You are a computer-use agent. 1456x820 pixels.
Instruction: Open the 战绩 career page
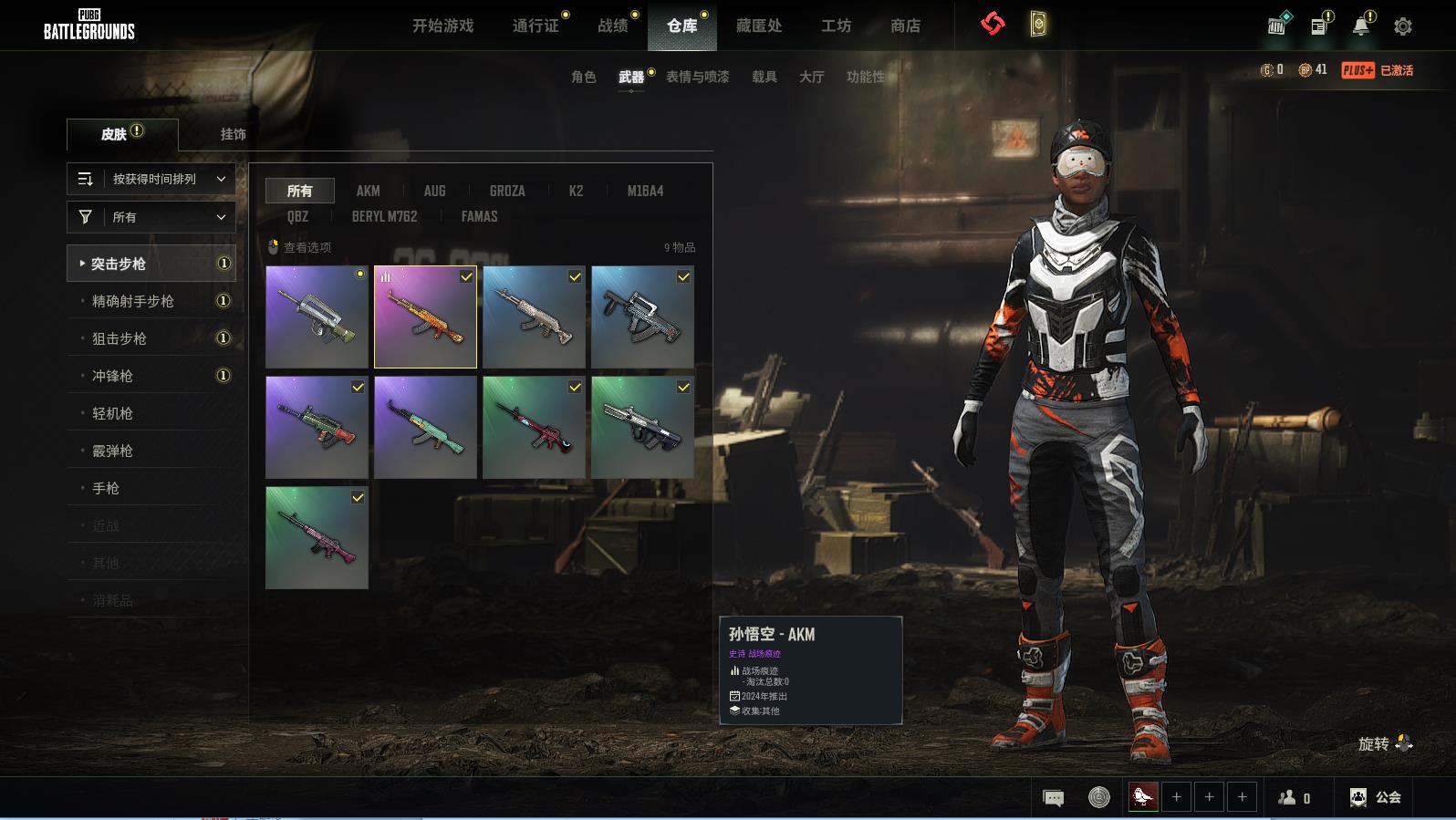click(612, 26)
